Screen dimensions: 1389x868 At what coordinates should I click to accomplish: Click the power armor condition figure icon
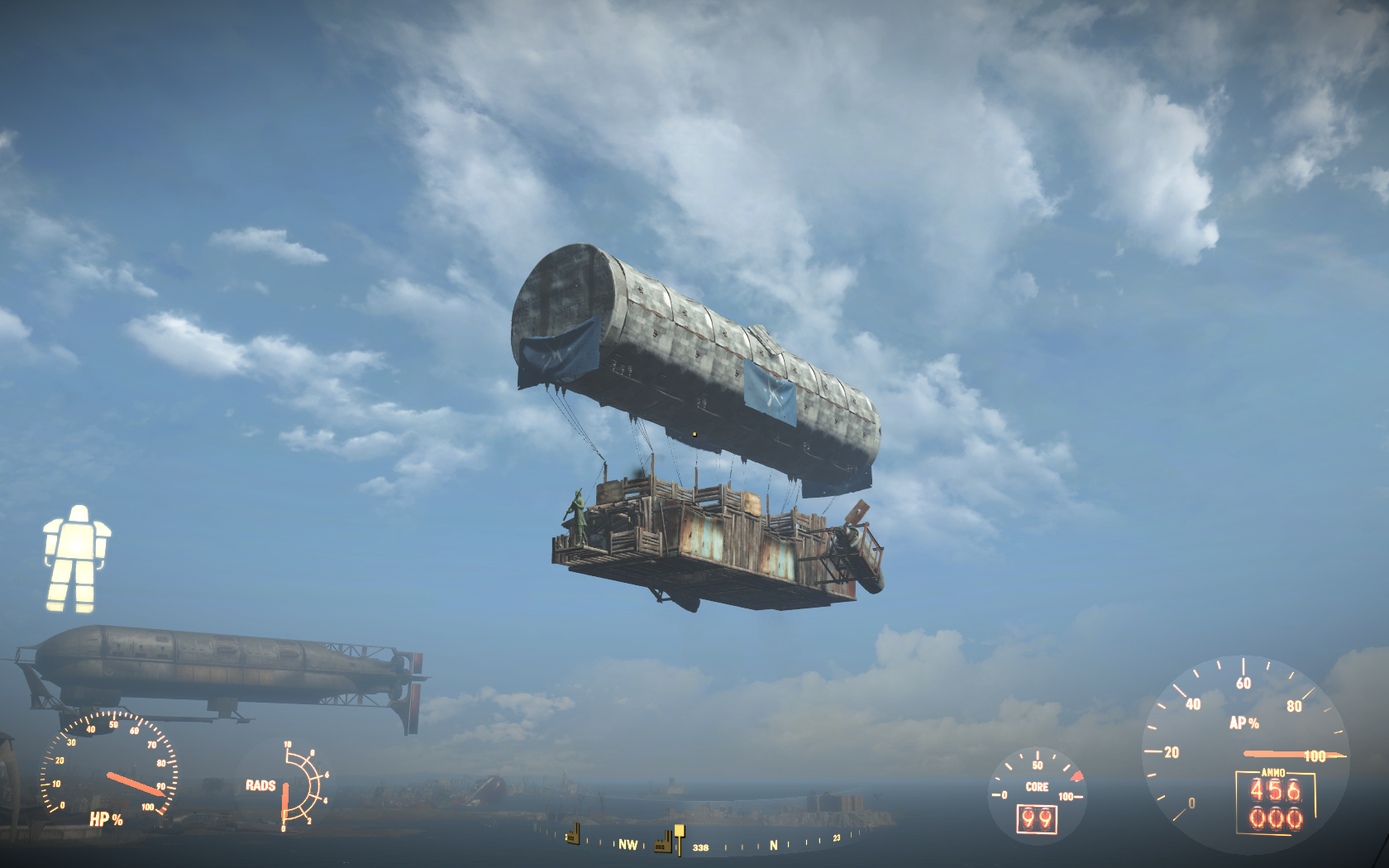77,559
